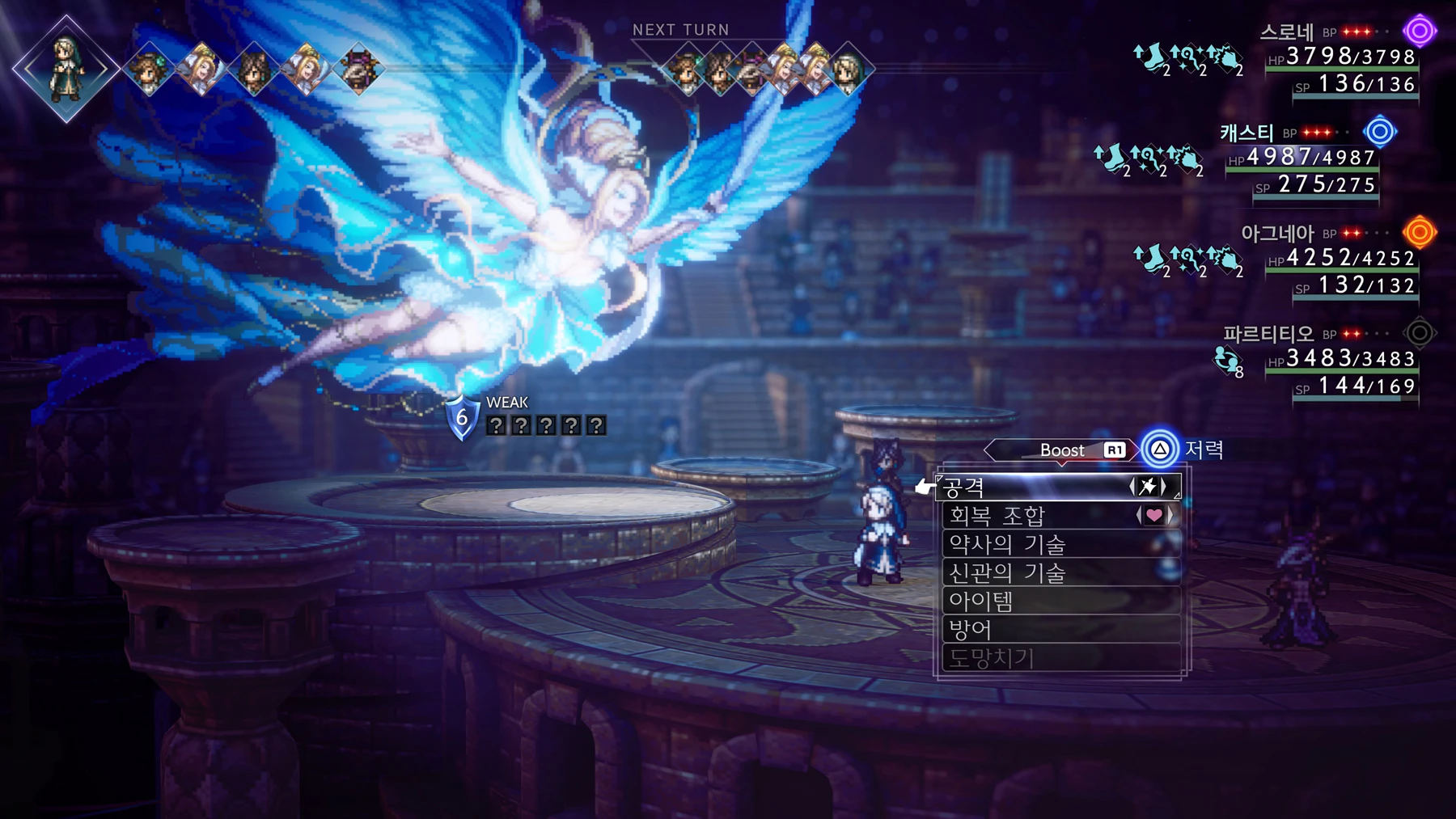Click the left arrow beside the heart icon
Image resolution: width=1456 pixels, height=819 pixels.
point(1139,516)
